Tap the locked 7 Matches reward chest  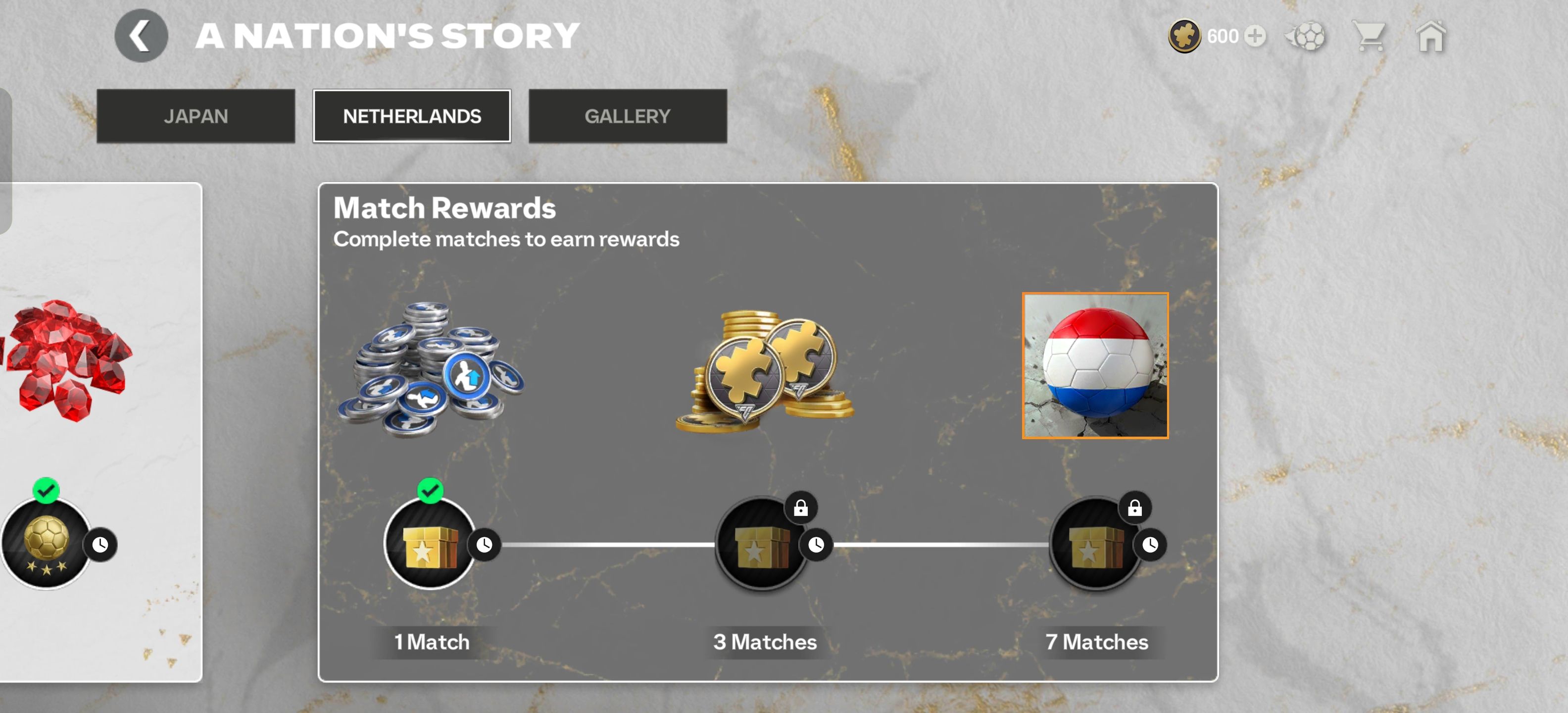1094,544
